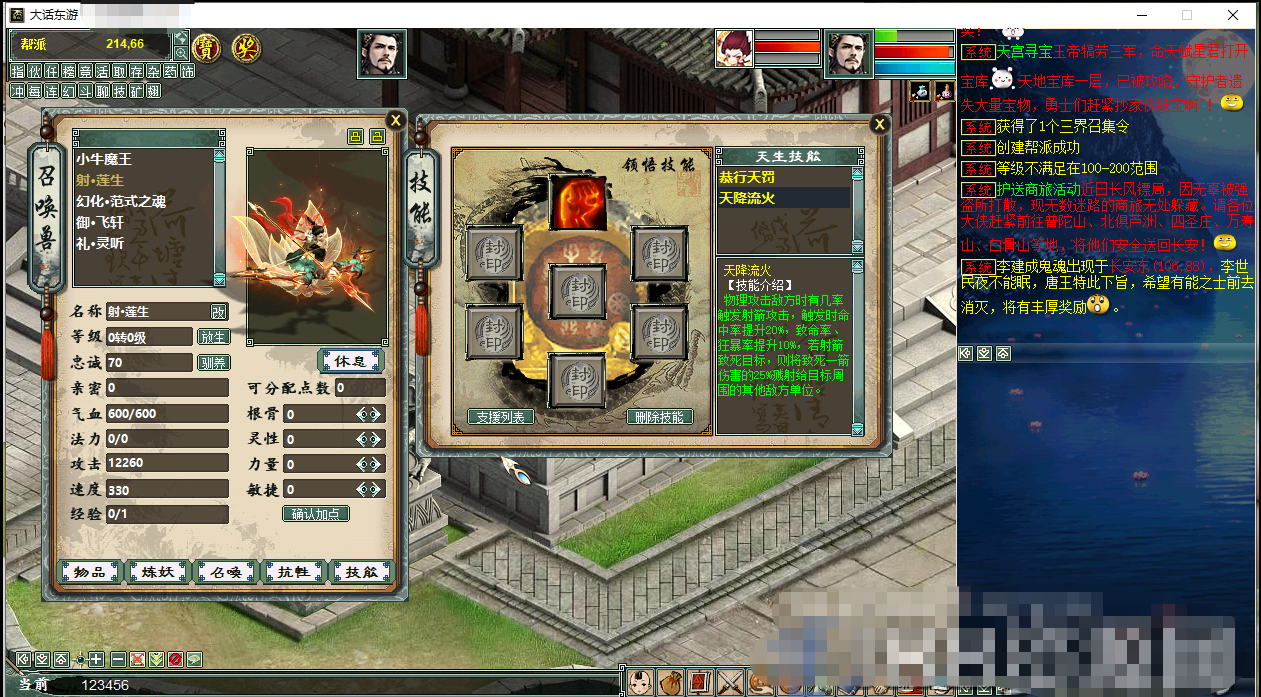Open the 支援列表 support list

pos(500,417)
